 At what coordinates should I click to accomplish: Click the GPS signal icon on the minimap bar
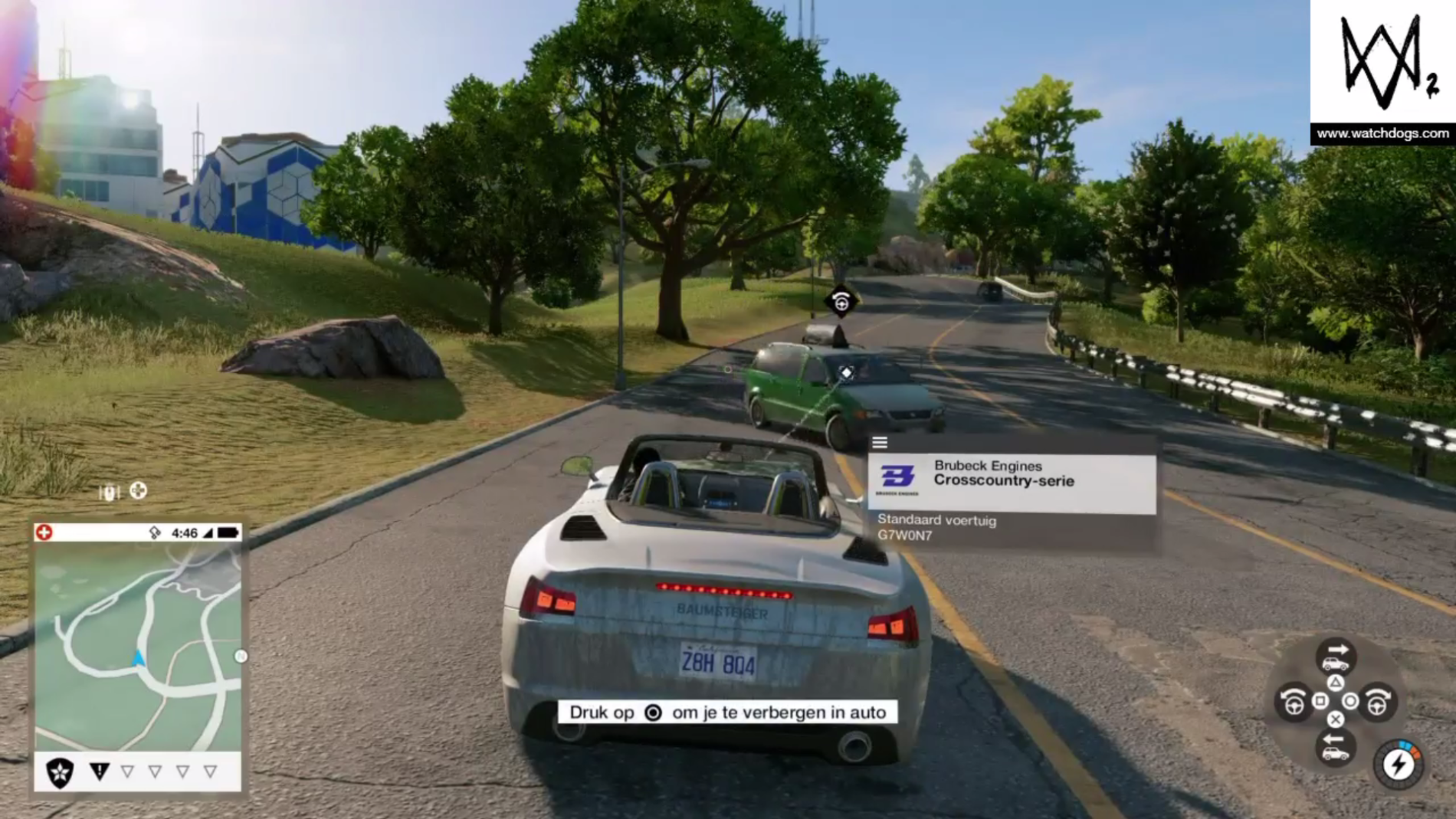tap(153, 532)
